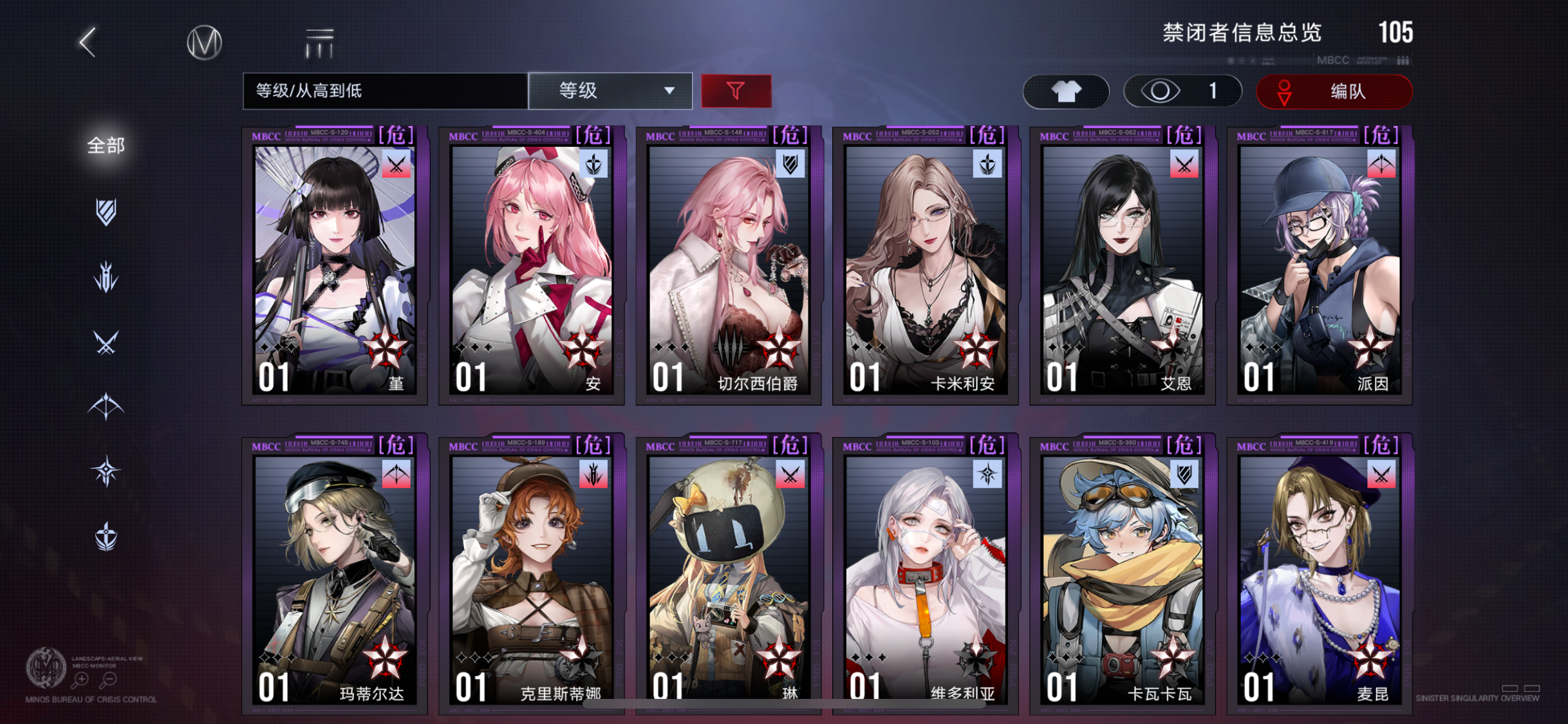The width and height of the screenshot is (1568, 724).
Task: Open the 等级 sort dropdown
Action: point(609,91)
